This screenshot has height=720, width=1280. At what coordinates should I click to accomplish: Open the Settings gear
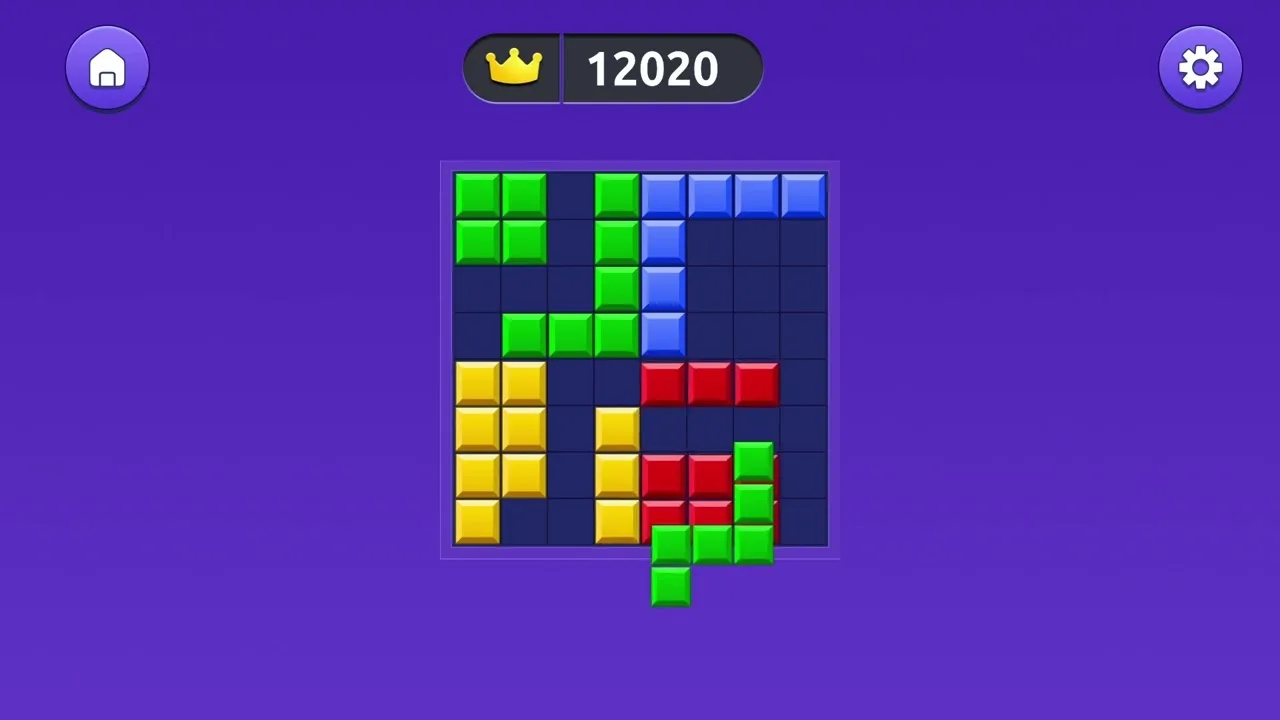point(1200,67)
